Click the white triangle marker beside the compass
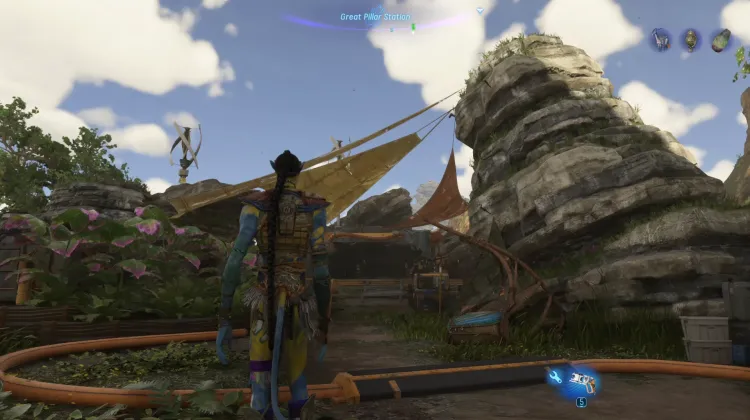The width and height of the screenshot is (750, 420). [x=479, y=11]
